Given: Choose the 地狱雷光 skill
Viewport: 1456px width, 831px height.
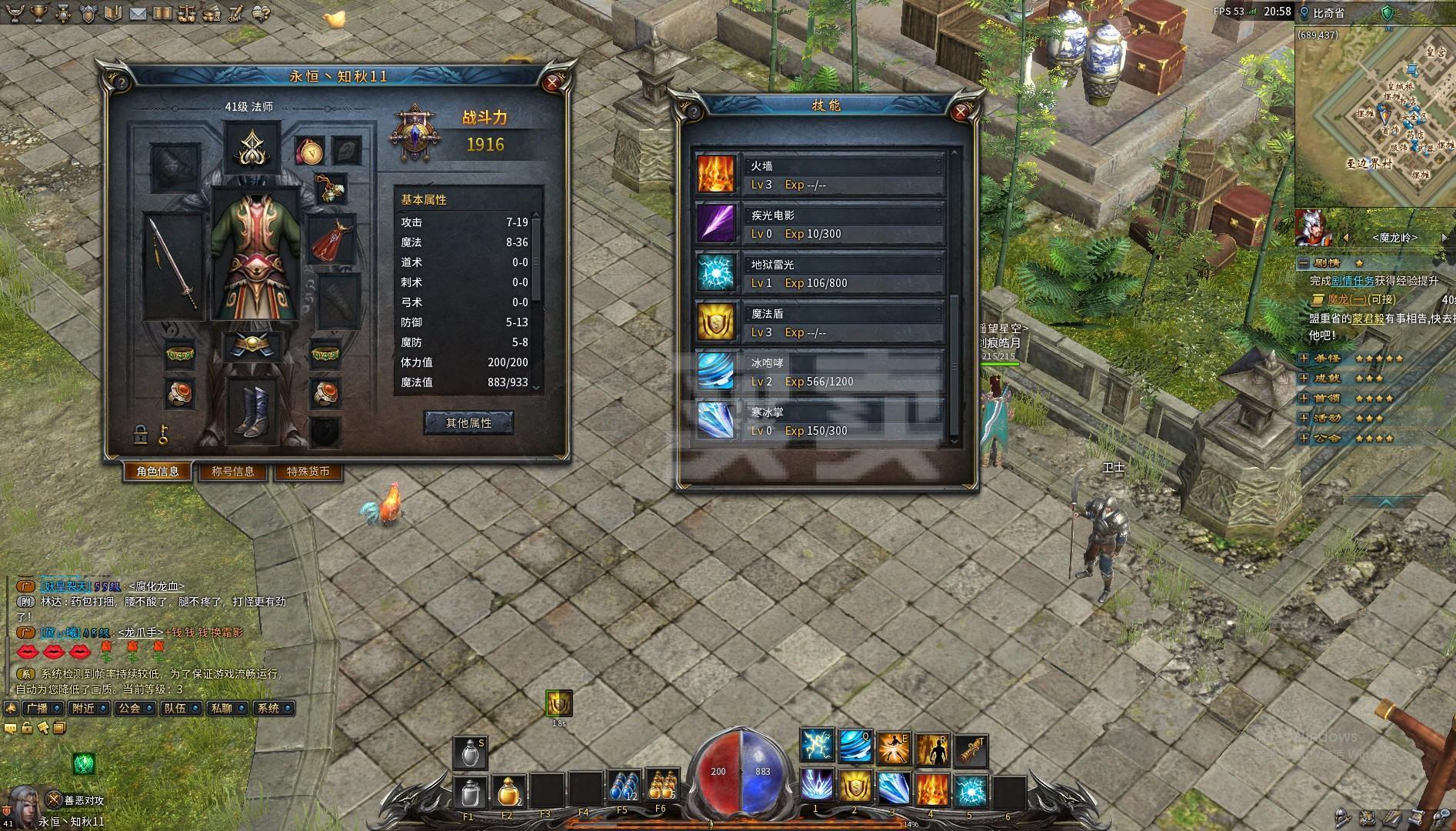Looking at the screenshot, I should pos(820,273).
